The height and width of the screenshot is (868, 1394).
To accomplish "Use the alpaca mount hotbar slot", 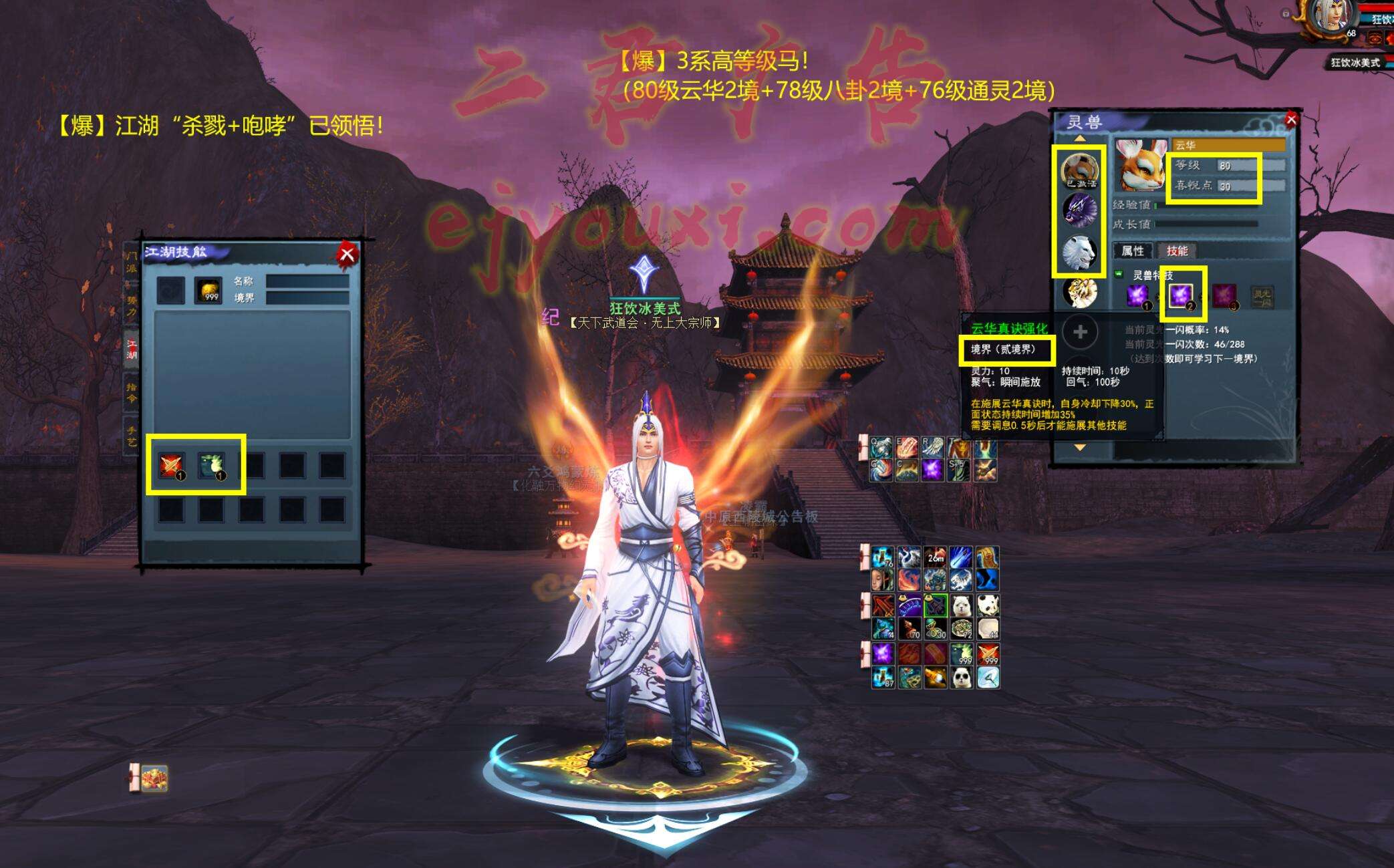I will tap(961, 605).
